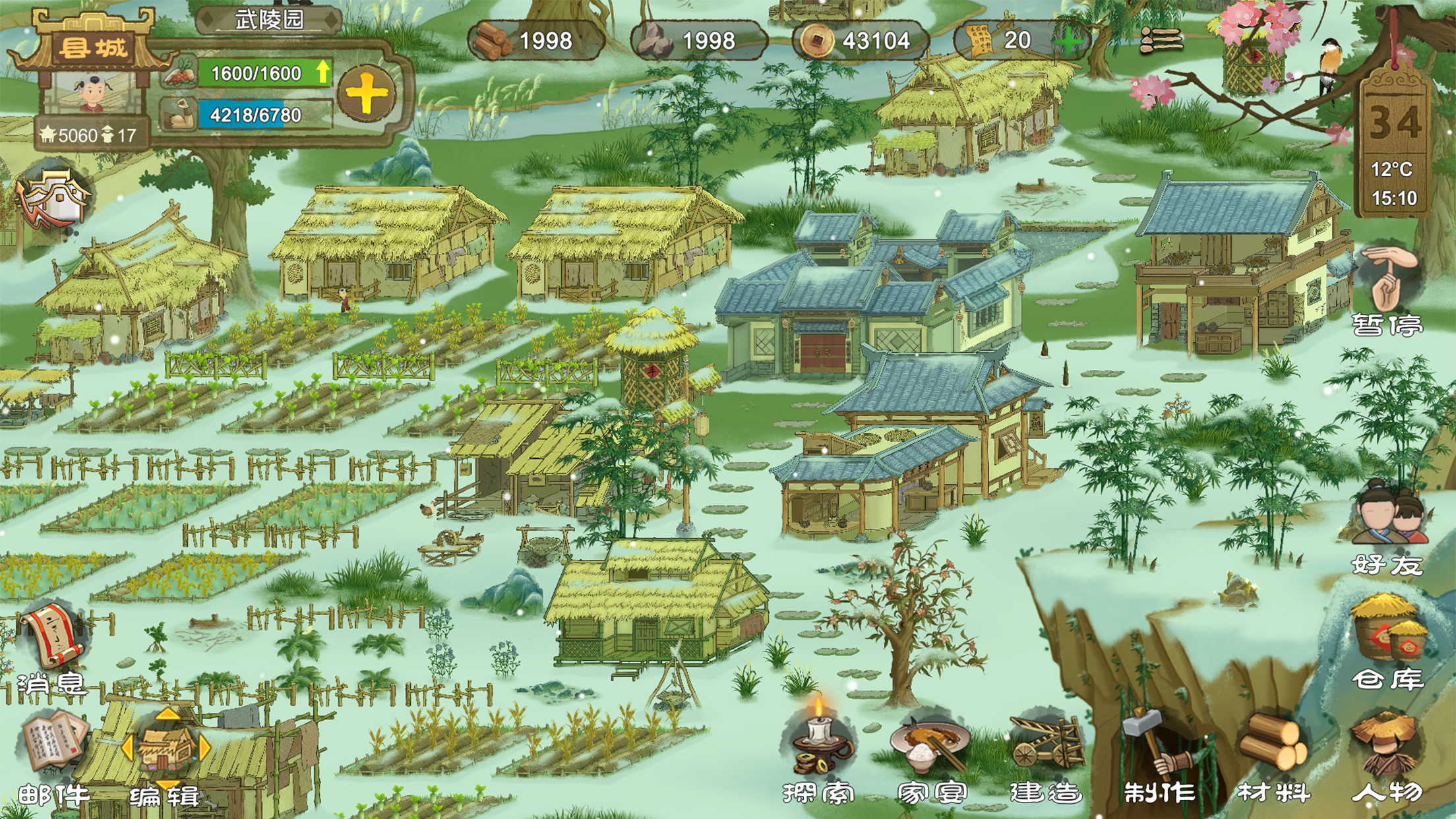Click the 县城 player avatar portrait

pos(92,92)
